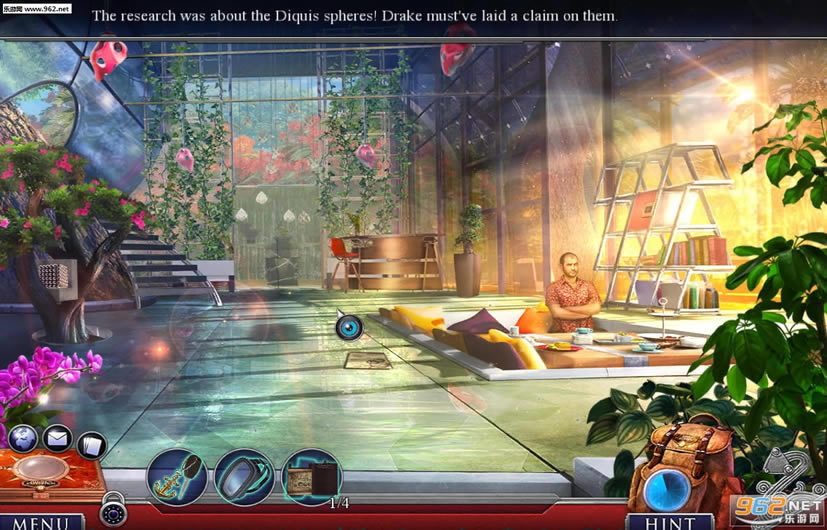The image size is (827, 530).
Task: Open the MENU button
Action: pyautogui.click(x=41, y=521)
